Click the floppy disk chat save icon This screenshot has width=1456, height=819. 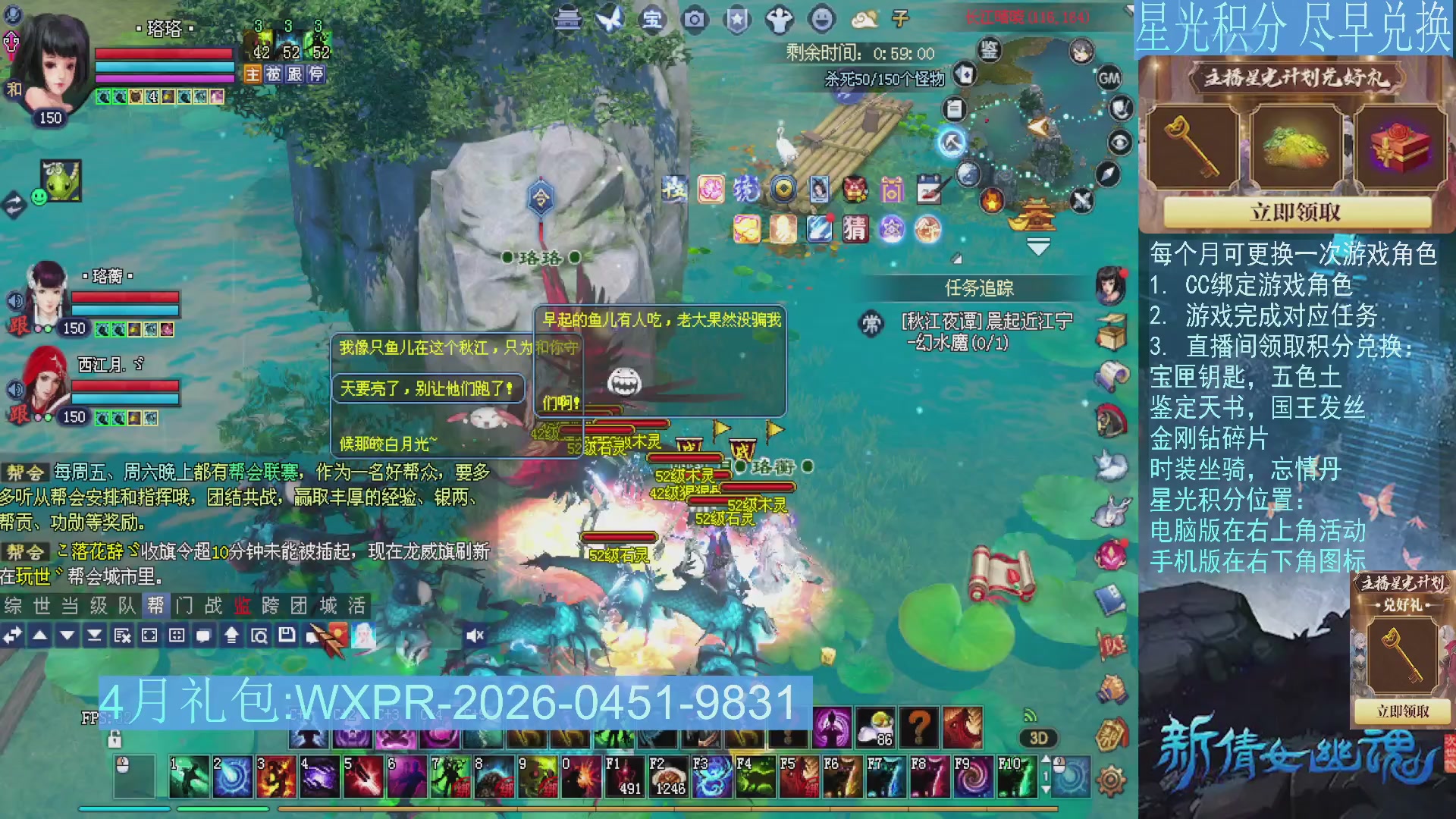pos(285,637)
